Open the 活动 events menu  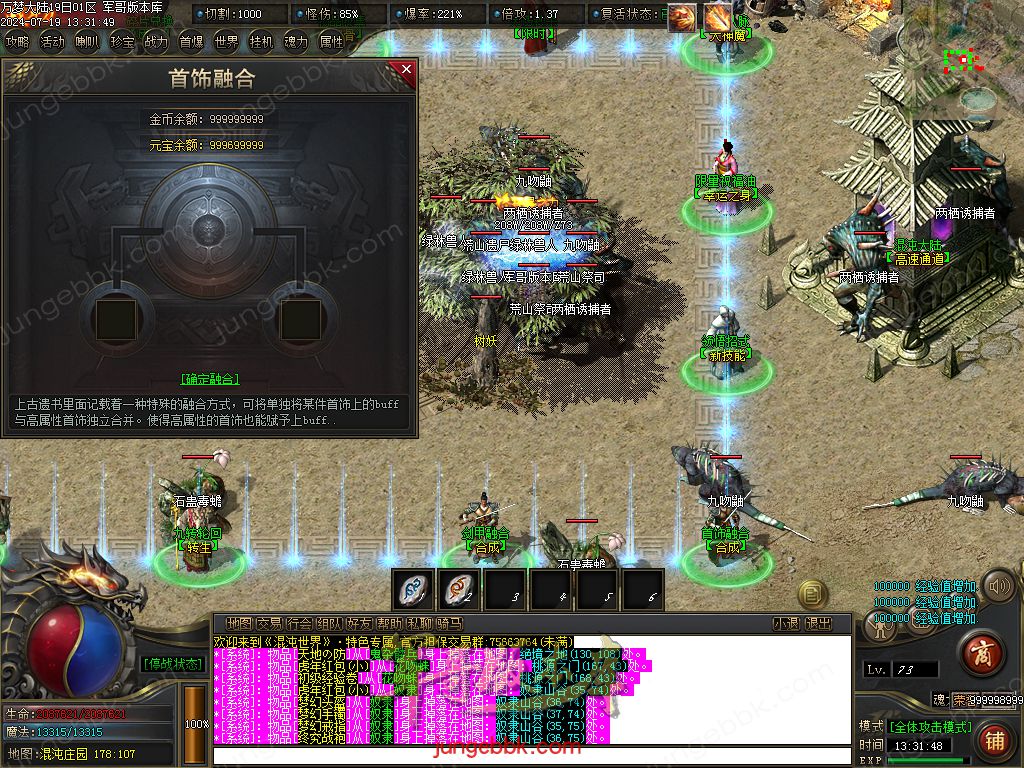click(52, 42)
